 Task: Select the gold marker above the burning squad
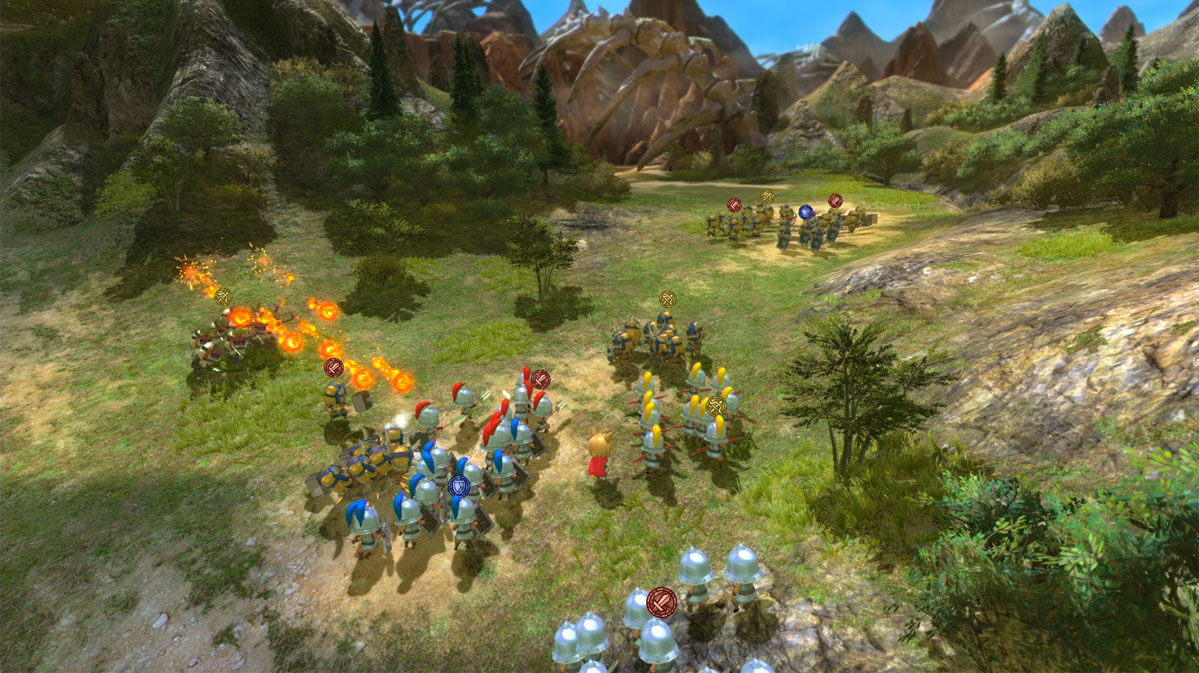pos(222,296)
